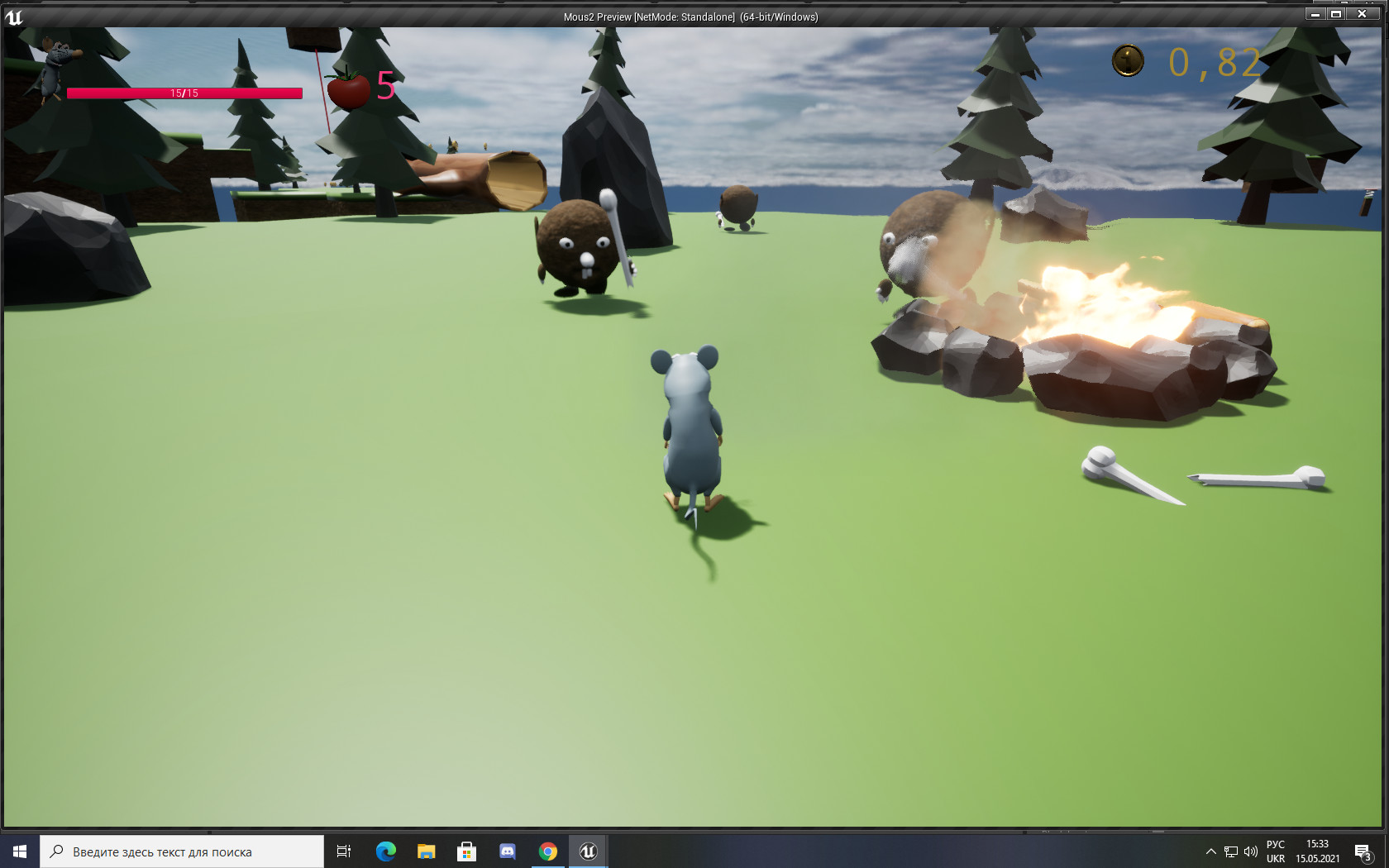Open Discord from the taskbar
This screenshot has width=1389, height=868.
point(507,851)
